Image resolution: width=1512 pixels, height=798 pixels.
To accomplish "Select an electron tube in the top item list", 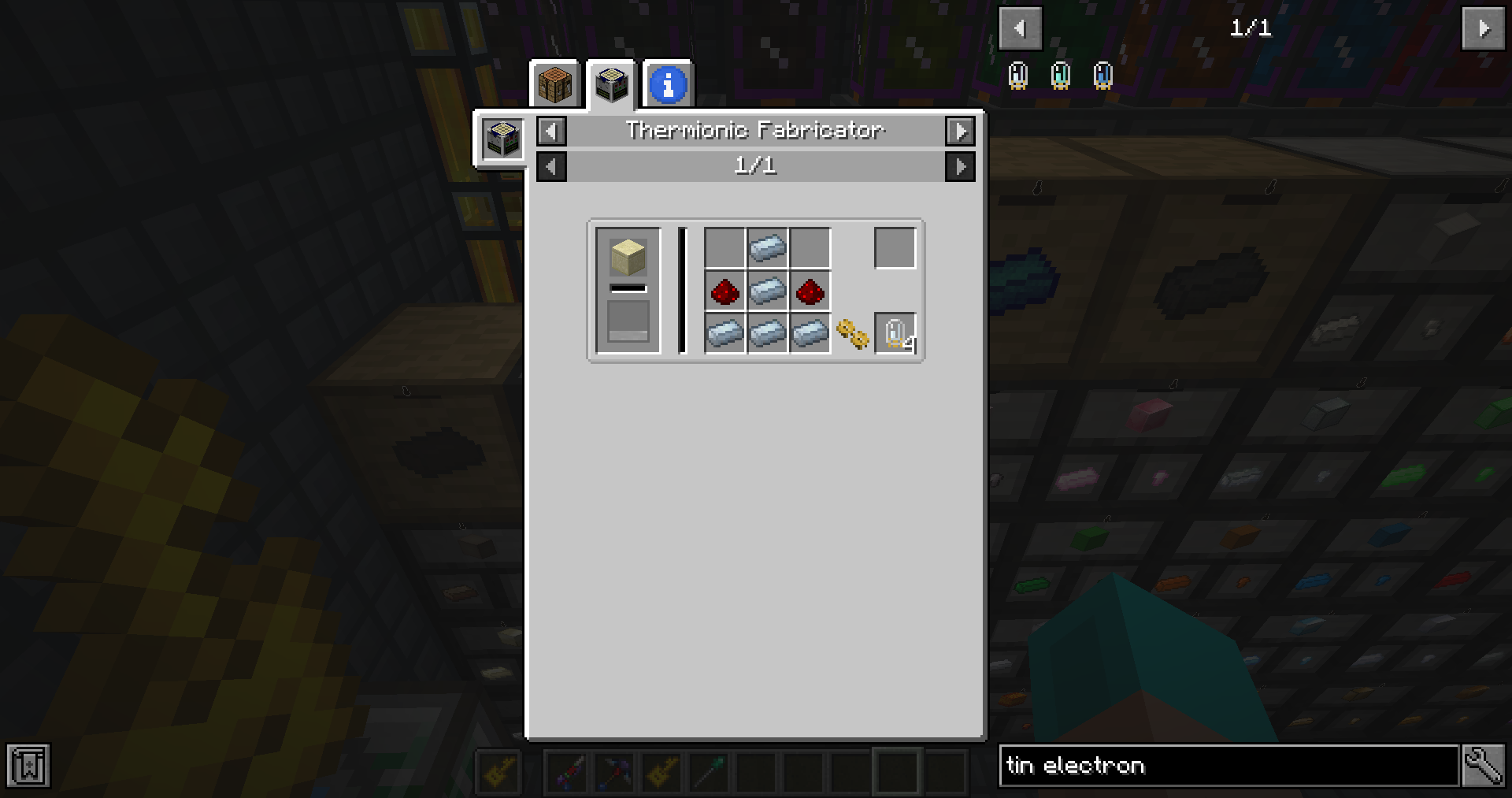I will tap(1020, 74).
